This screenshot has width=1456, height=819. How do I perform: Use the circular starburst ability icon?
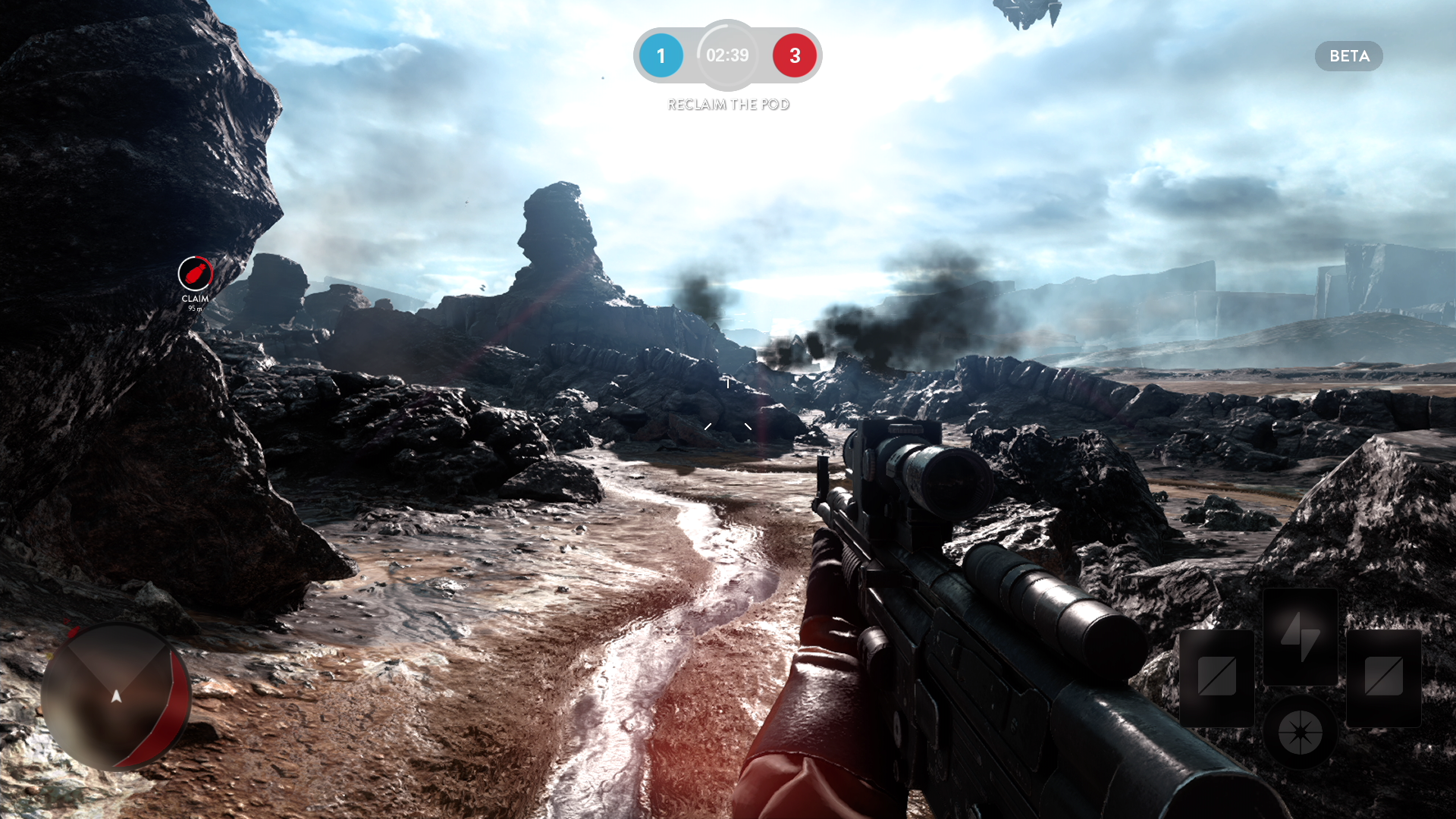[1300, 733]
